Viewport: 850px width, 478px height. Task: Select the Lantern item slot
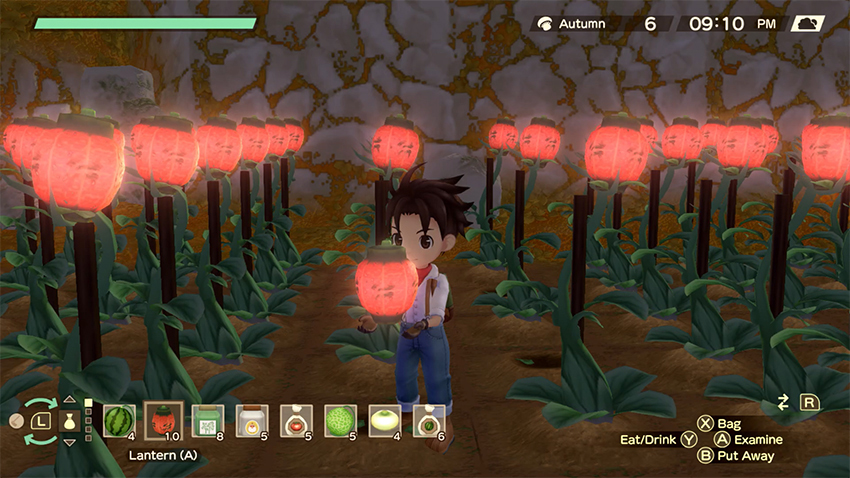pos(163,421)
